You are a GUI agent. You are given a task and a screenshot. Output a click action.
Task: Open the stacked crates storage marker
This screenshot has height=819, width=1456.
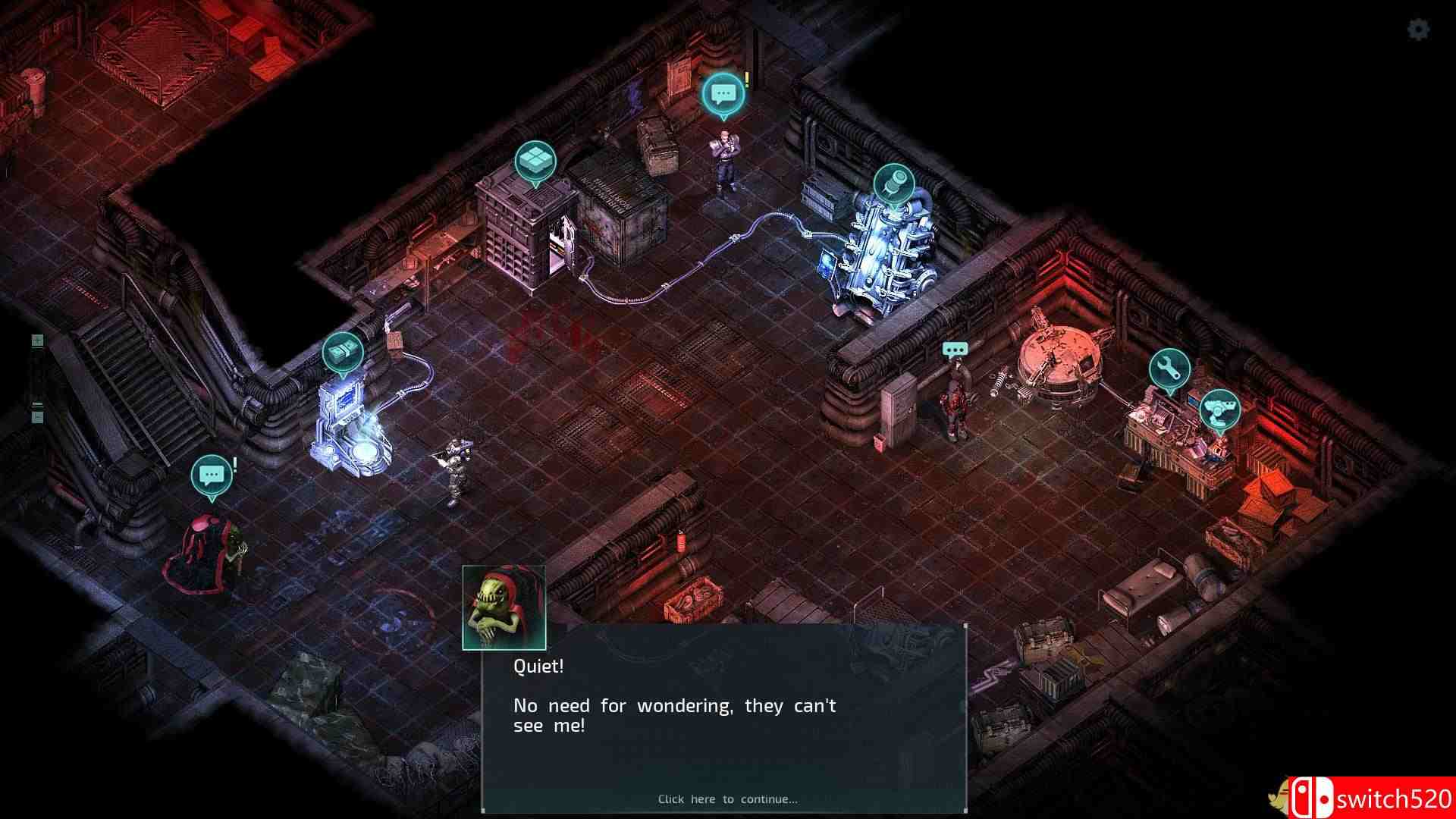[x=535, y=162]
